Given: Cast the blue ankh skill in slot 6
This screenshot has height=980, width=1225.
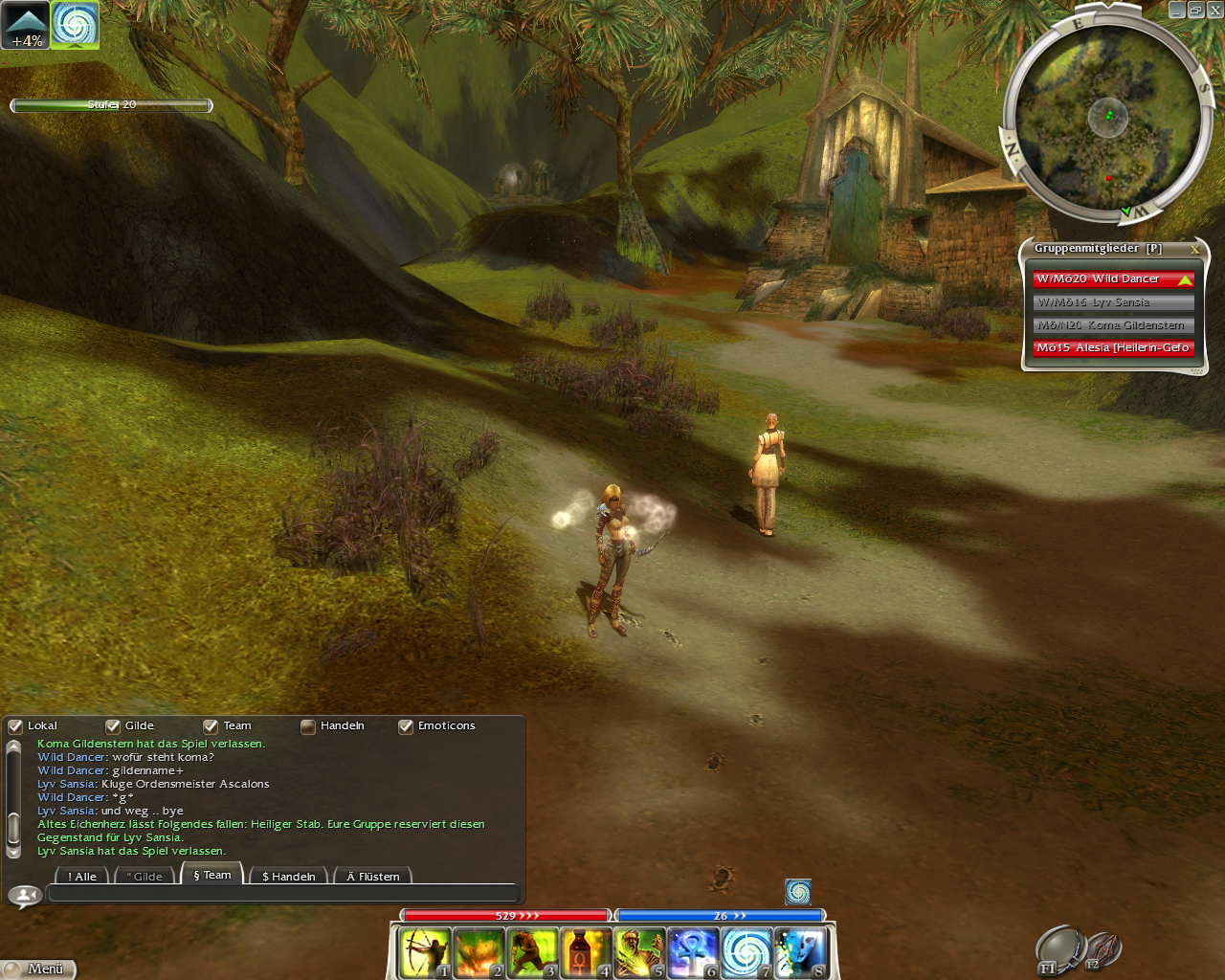Looking at the screenshot, I should (x=692, y=952).
